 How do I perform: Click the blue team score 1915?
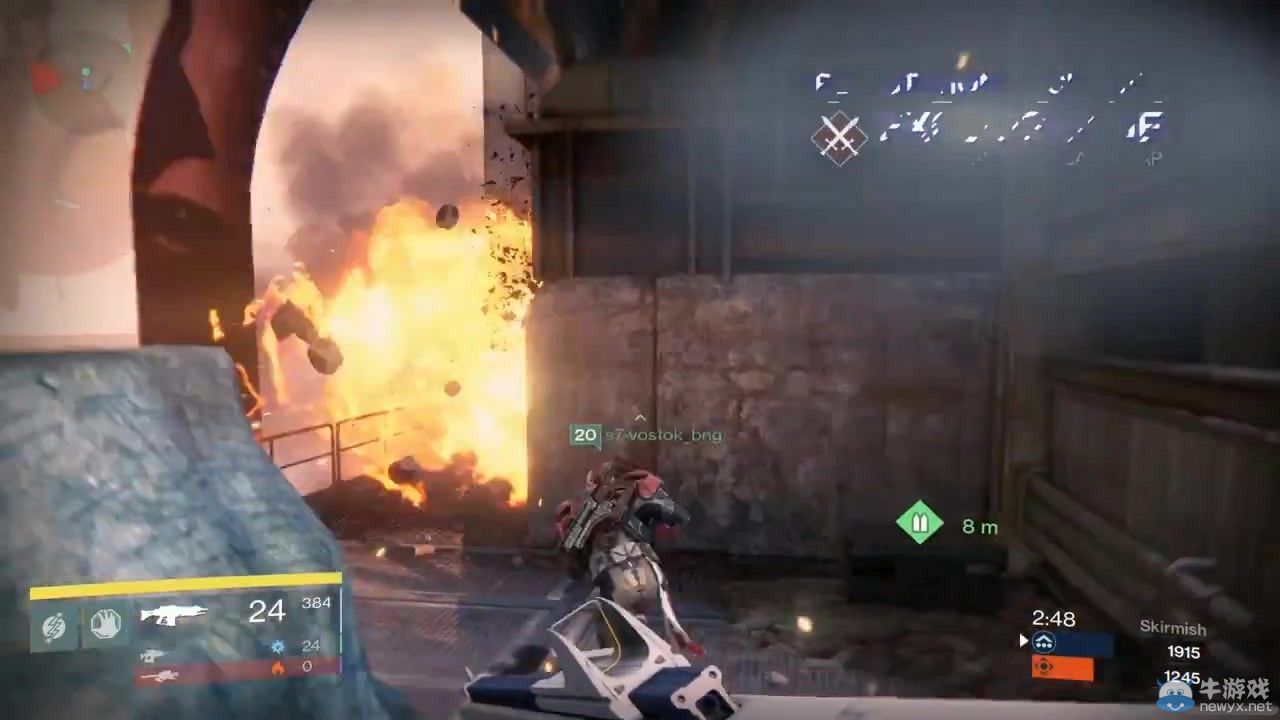[1184, 651]
